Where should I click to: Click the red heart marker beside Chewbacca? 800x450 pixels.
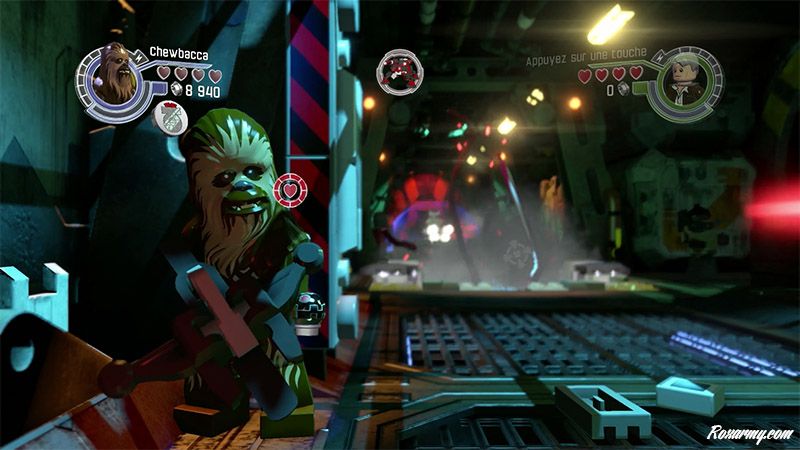(x=288, y=188)
